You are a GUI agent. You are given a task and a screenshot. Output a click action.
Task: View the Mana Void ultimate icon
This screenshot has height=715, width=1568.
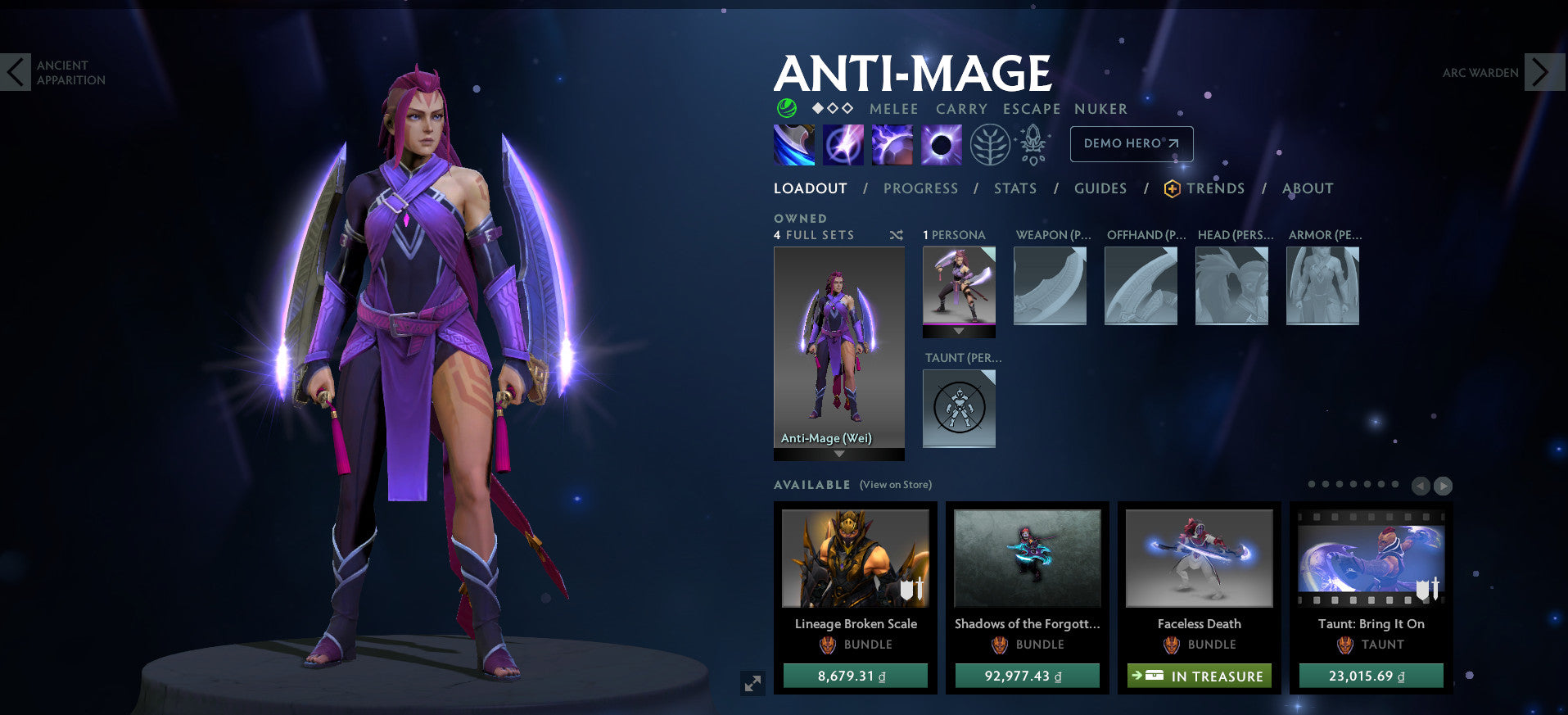pos(942,144)
